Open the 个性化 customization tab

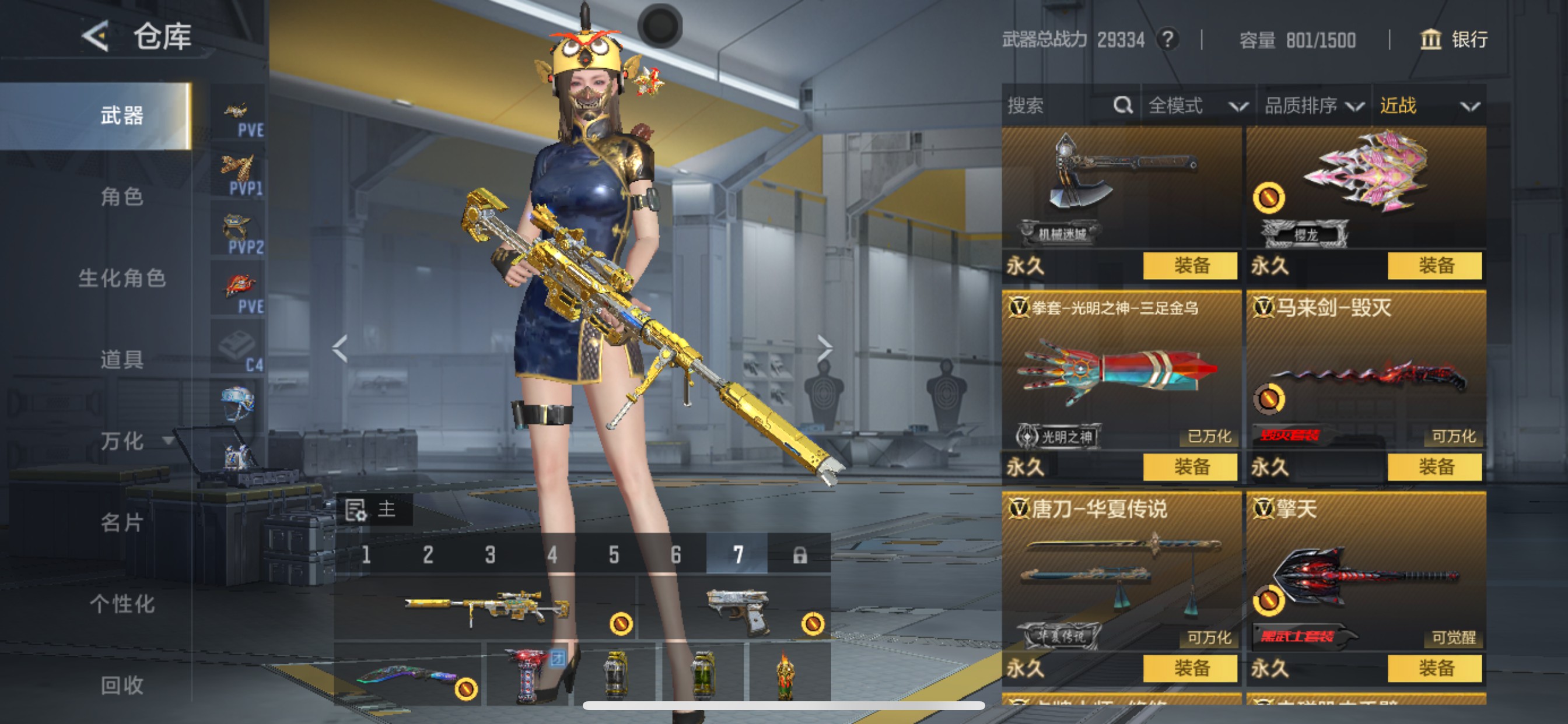click(122, 603)
